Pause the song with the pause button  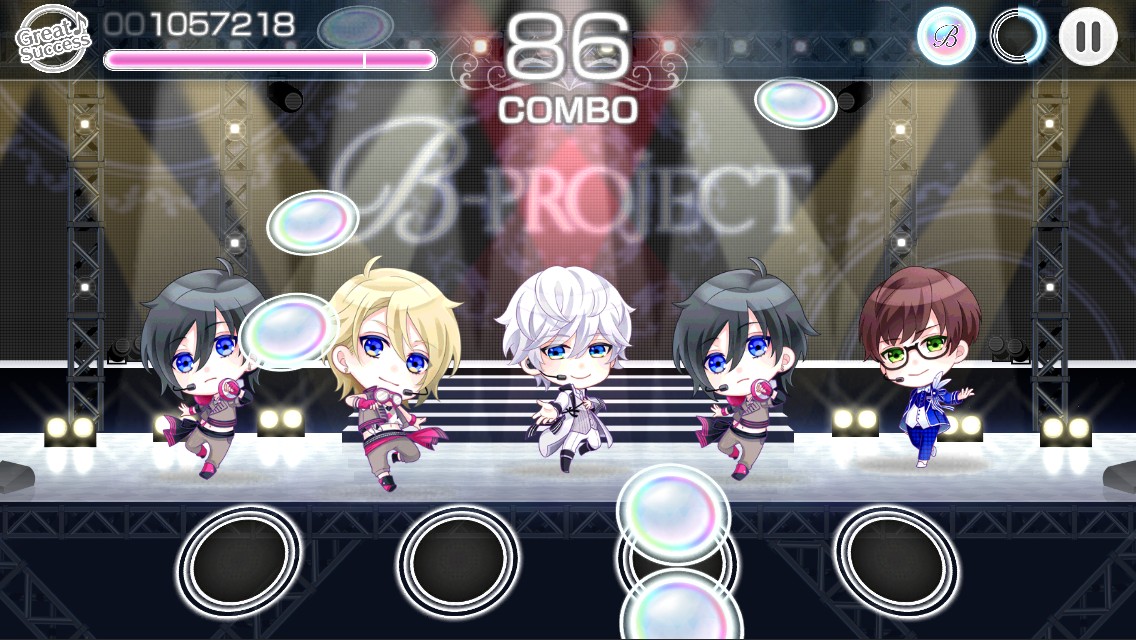1087,37
